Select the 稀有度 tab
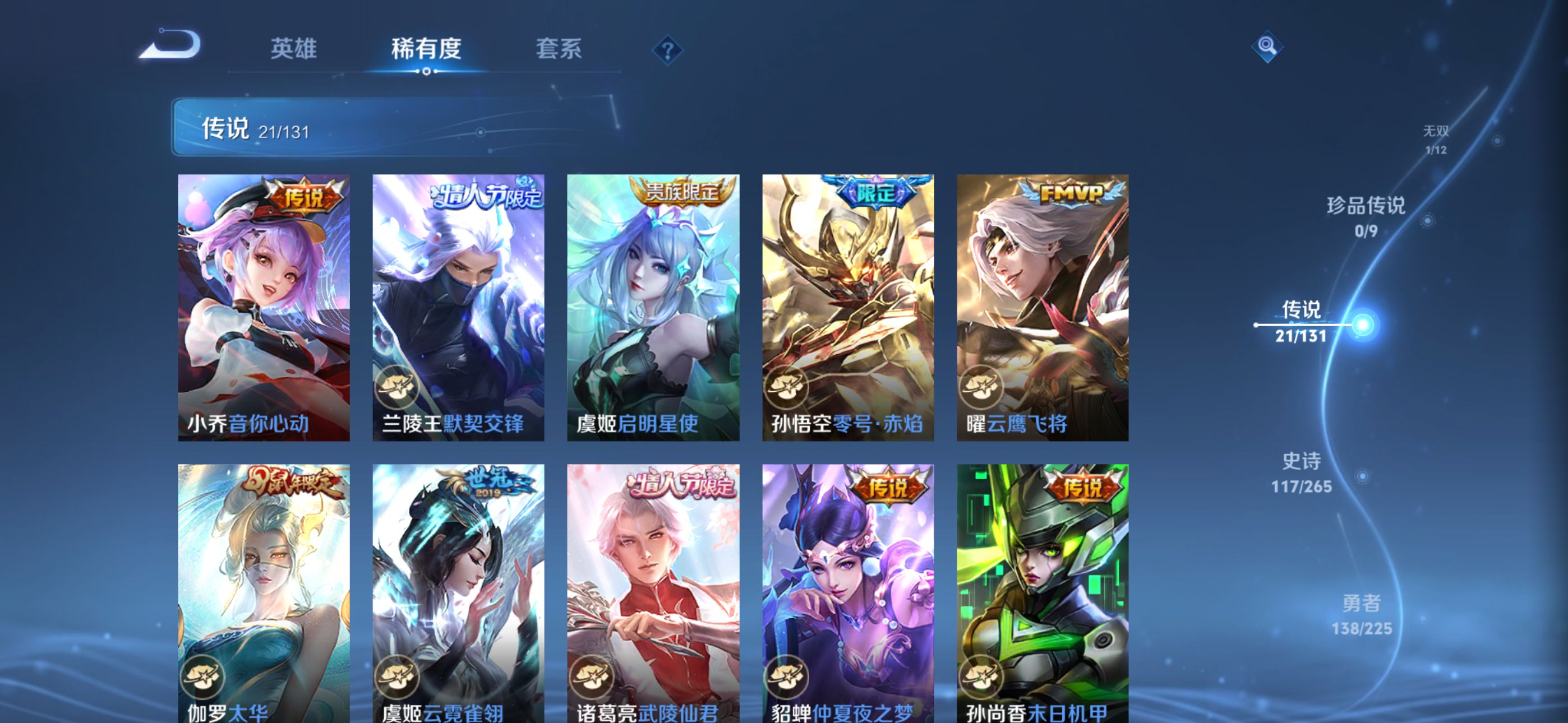This screenshot has height=723, width=1568. pyautogui.click(x=426, y=49)
